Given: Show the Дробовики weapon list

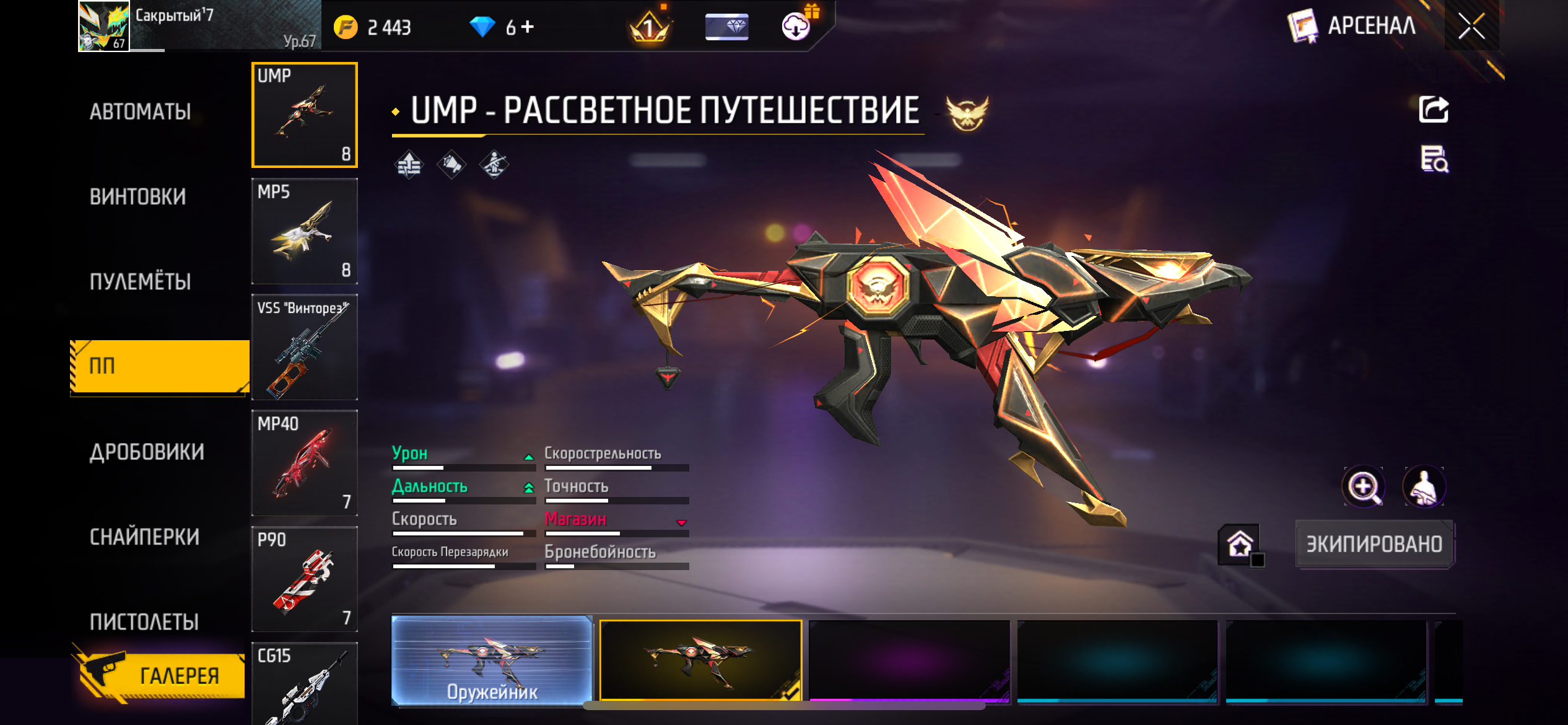Looking at the screenshot, I should (x=147, y=452).
